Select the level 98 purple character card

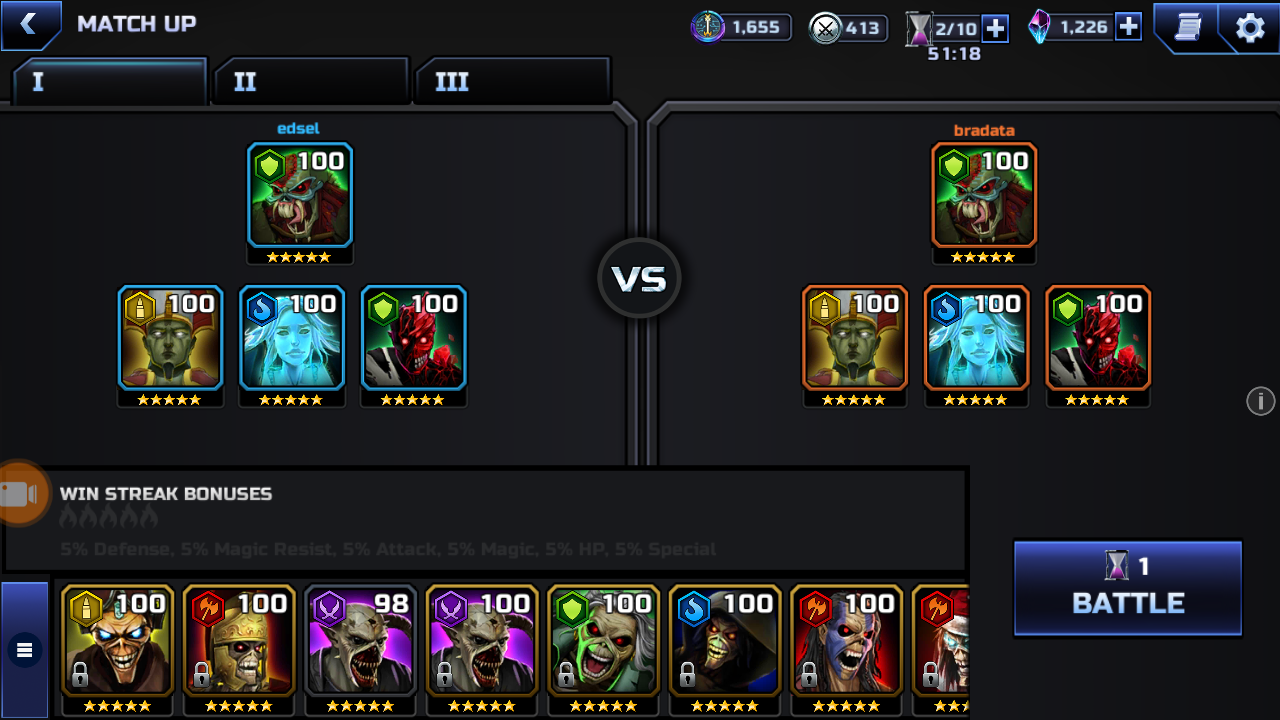point(360,640)
